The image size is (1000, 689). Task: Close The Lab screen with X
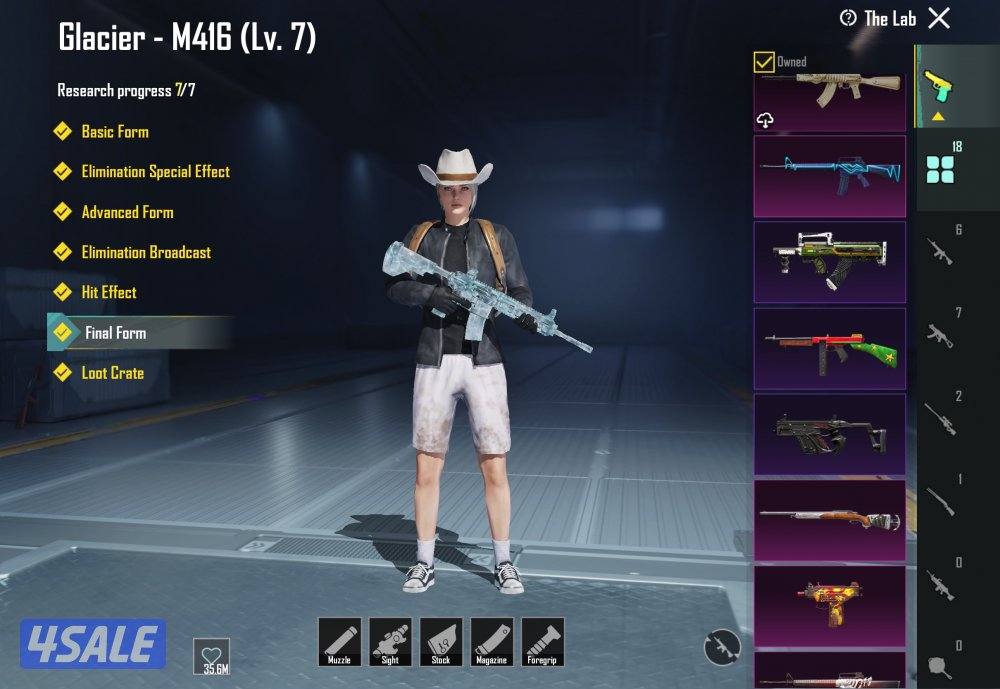pyautogui.click(x=939, y=18)
